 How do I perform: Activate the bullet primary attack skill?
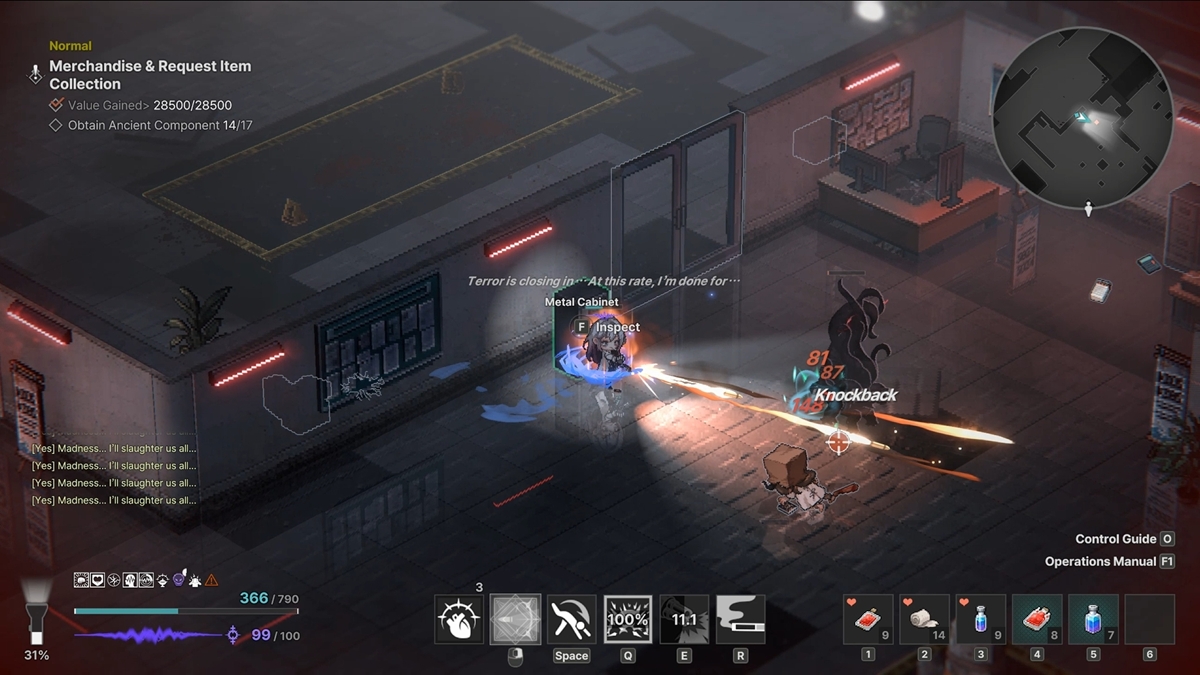point(516,620)
